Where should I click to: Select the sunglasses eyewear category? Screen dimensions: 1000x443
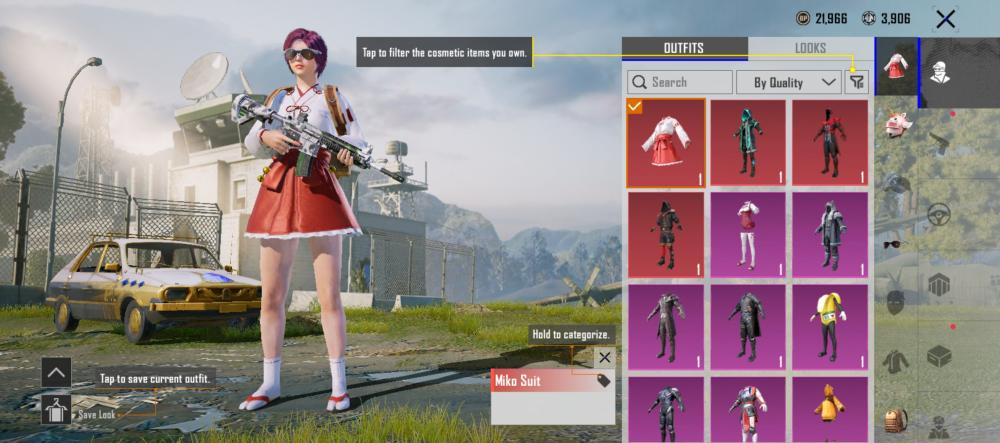pyautogui.click(x=897, y=243)
